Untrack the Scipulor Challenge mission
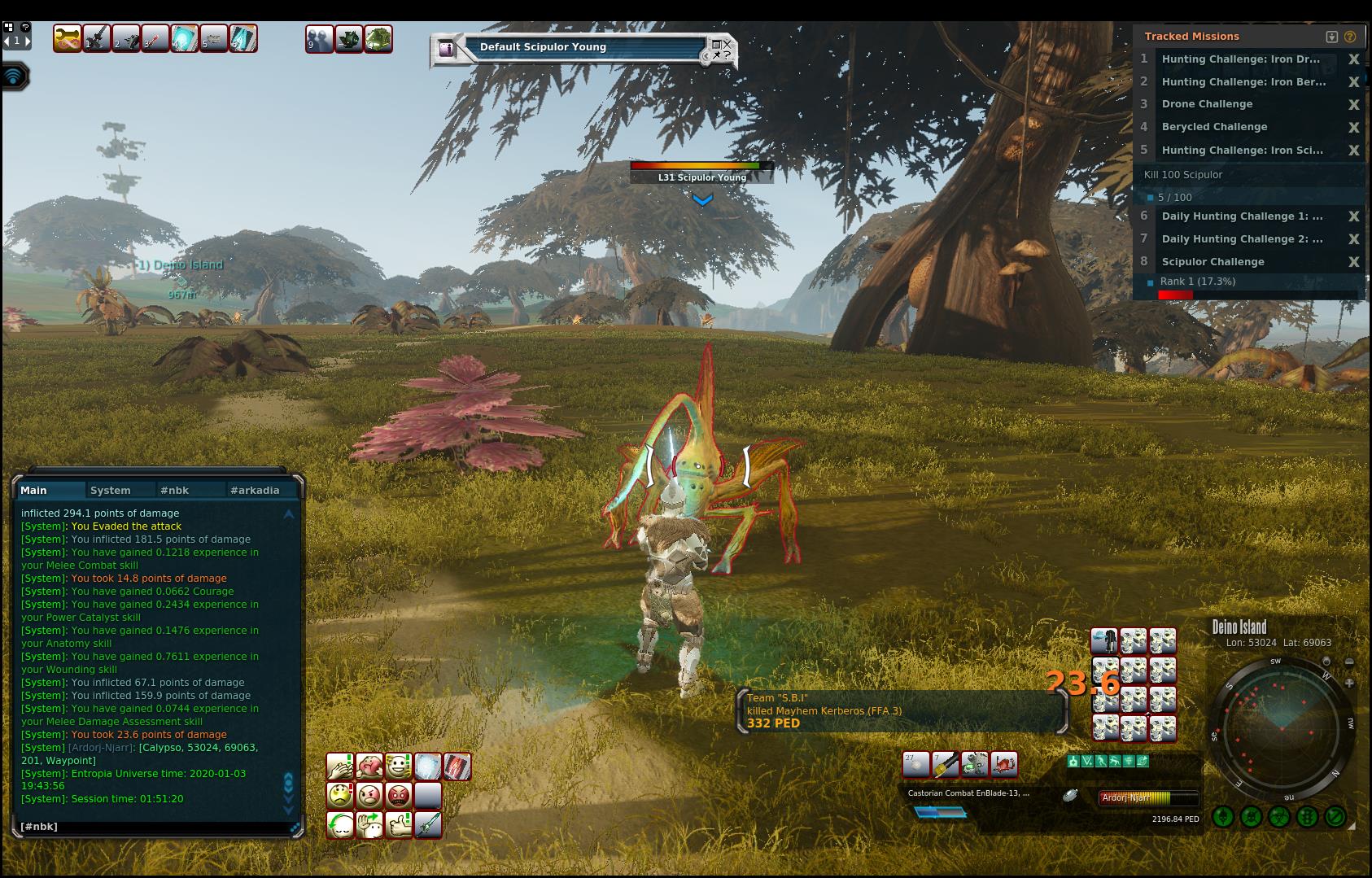This screenshot has height=878, width=1372. coord(1353,262)
